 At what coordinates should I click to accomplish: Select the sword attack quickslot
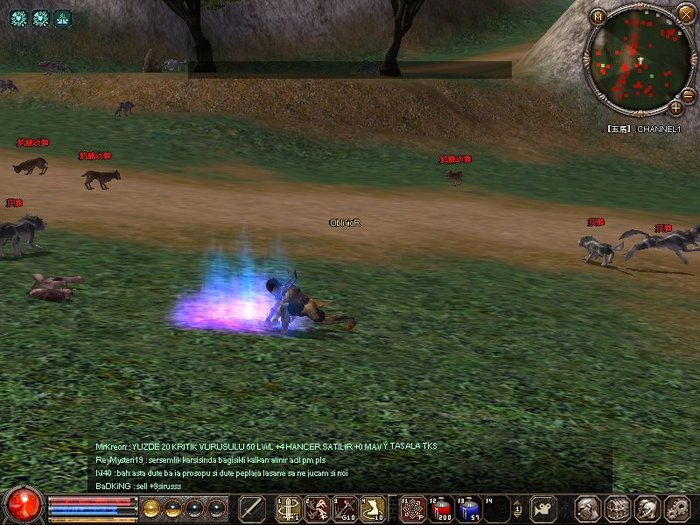[x=253, y=508]
